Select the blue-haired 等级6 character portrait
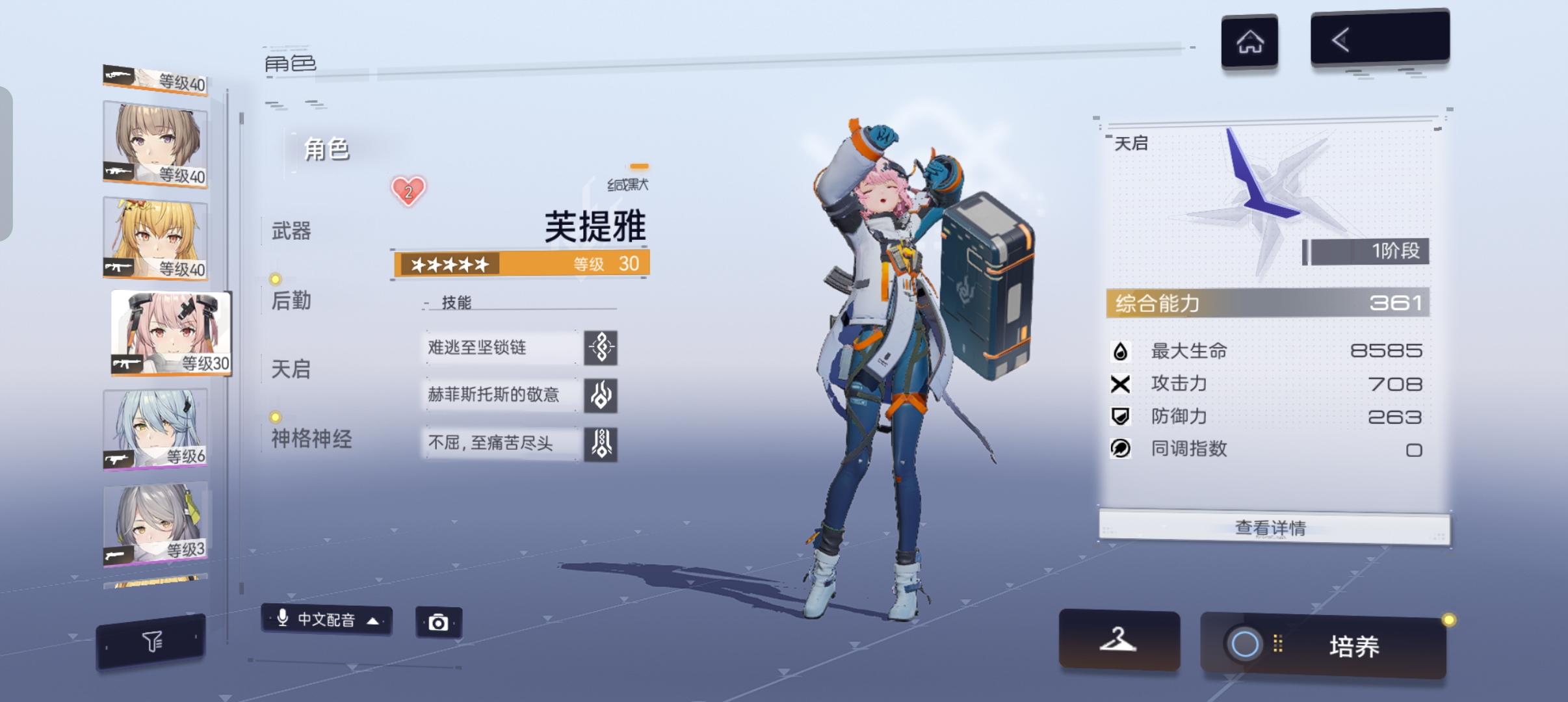The width and height of the screenshot is (1568, 702). [156, 429]
